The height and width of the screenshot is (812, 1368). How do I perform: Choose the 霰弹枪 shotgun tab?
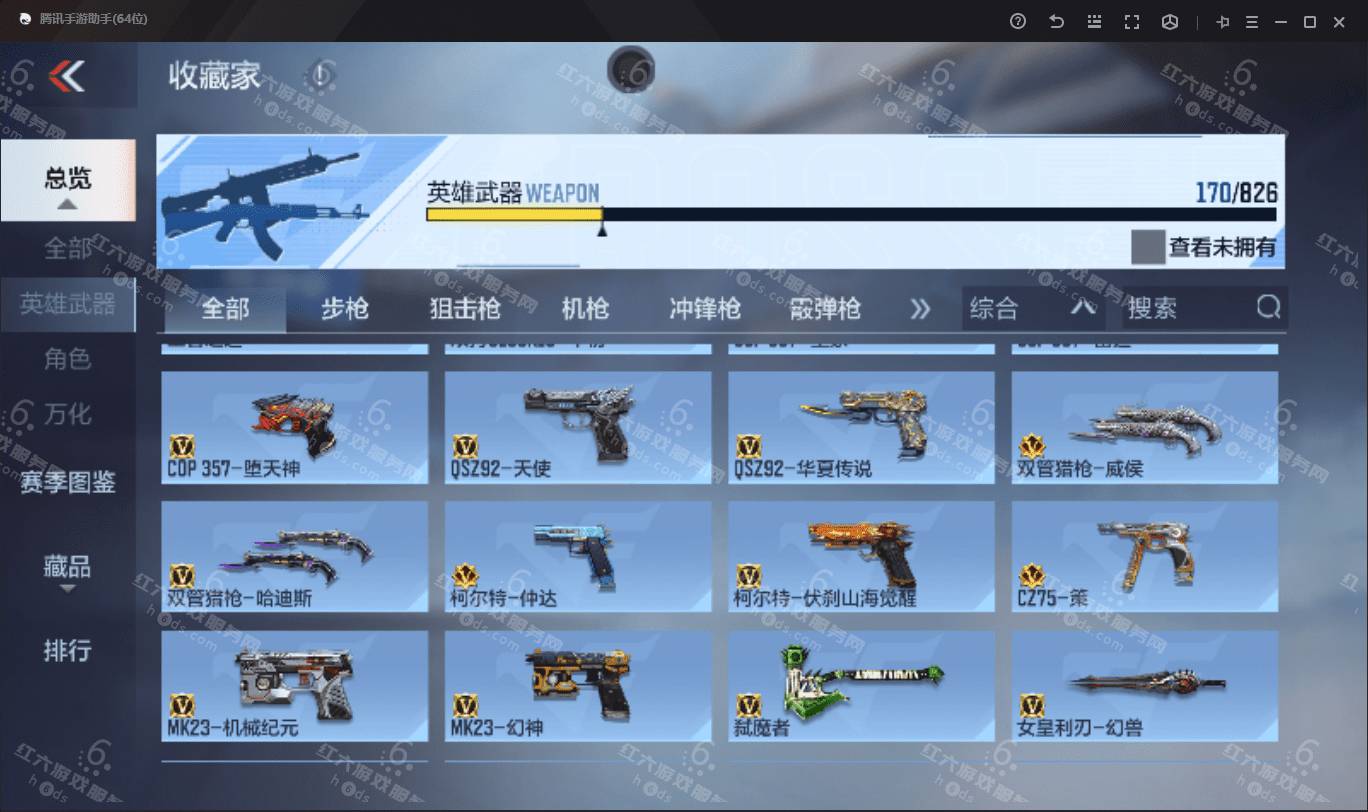pyautogui.click(x=825, y=309)
